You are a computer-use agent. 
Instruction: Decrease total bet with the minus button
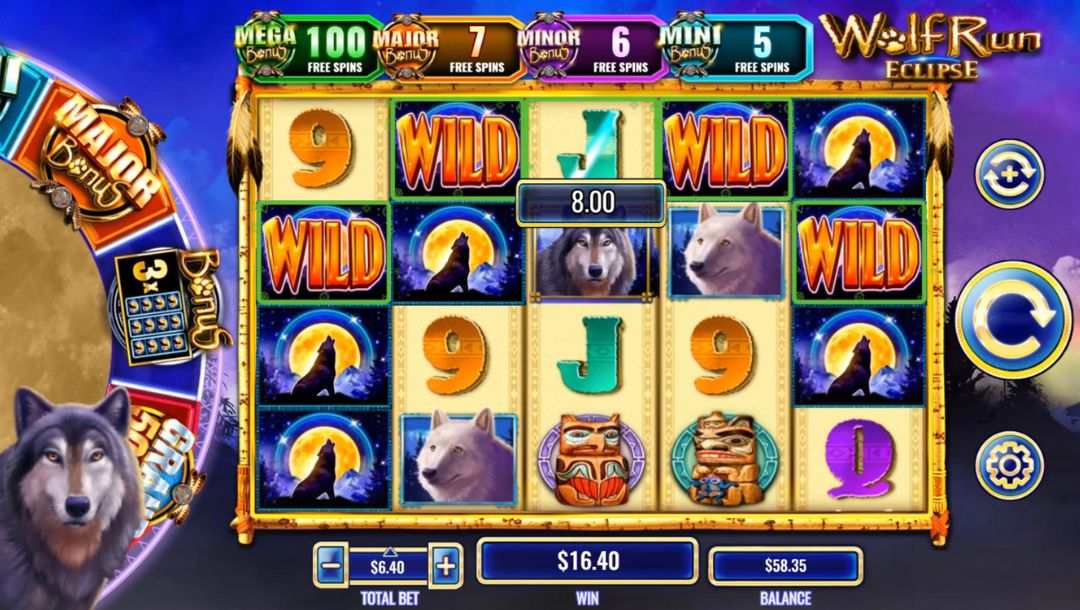pos(330,567)
